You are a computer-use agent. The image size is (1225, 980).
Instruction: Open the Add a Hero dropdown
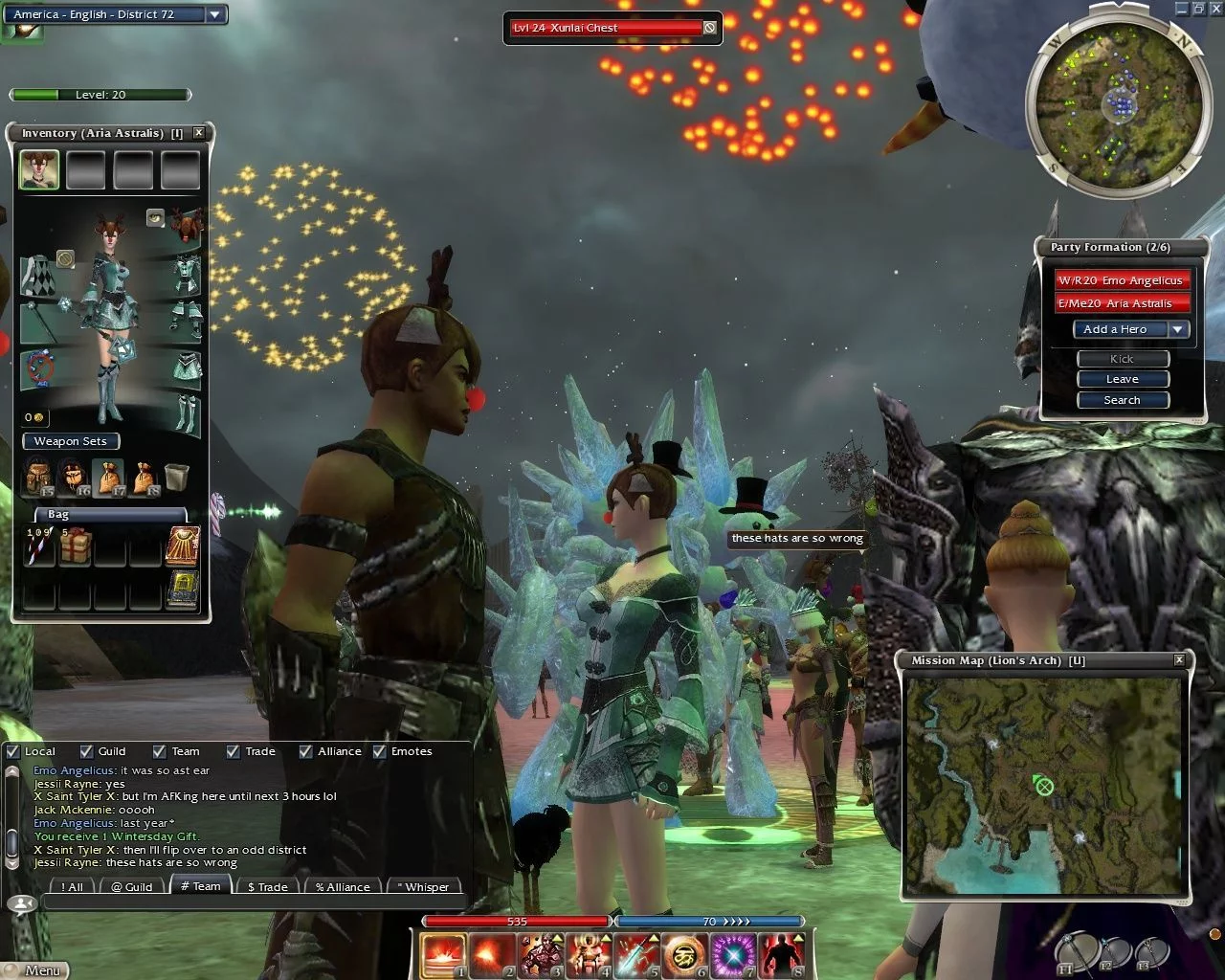coord(1179,329)
